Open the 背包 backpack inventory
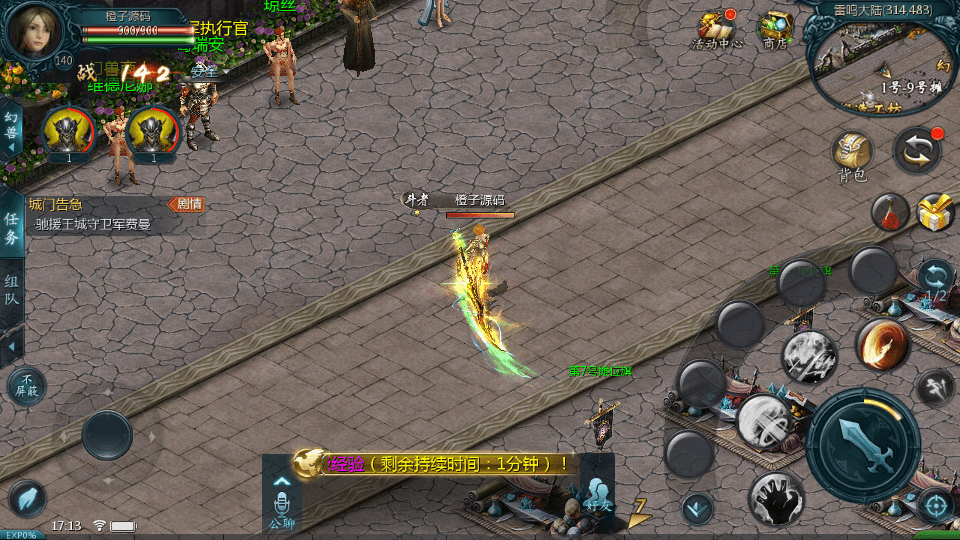Viewport: 960px width, 540px height. (x=852, y=156)
